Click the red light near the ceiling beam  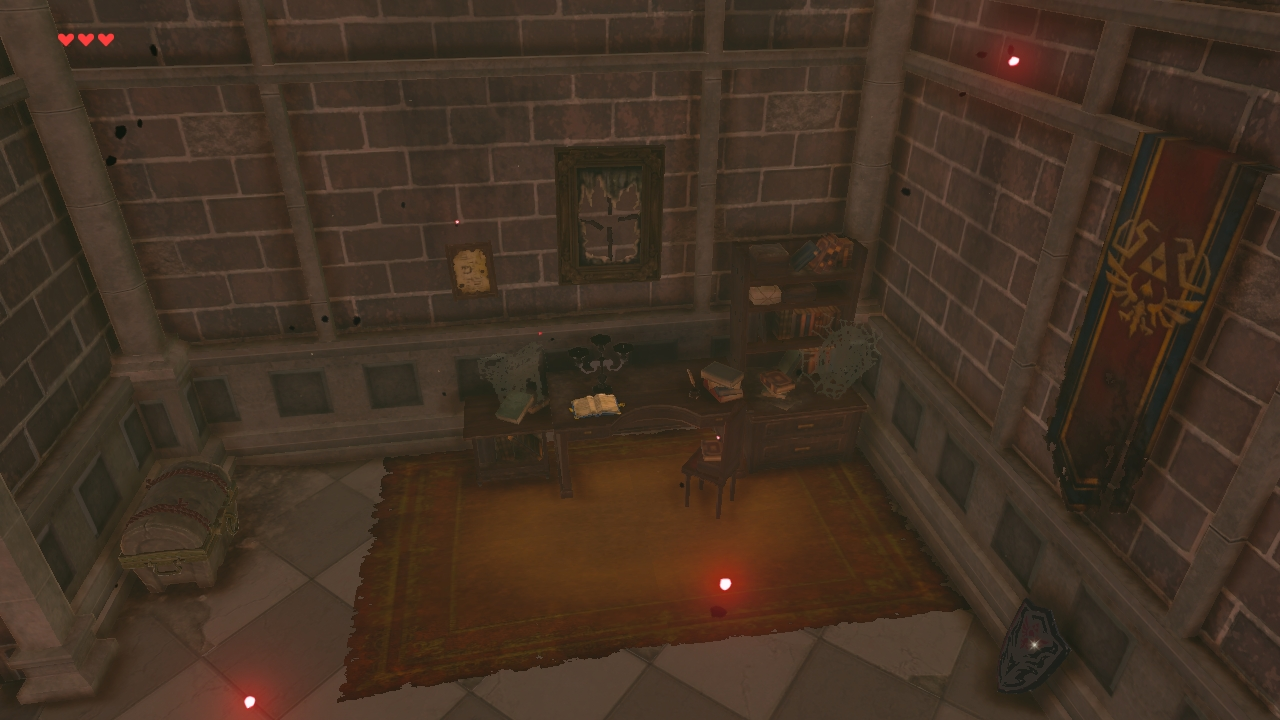[1013, 60]
